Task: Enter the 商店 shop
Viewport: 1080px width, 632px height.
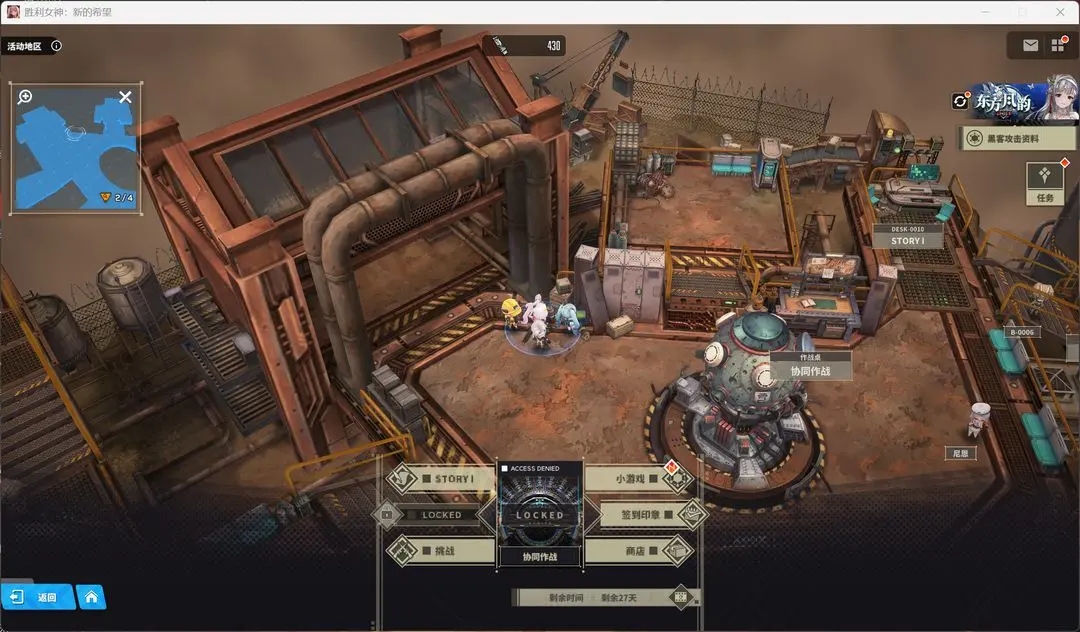Action: (640, 551)
